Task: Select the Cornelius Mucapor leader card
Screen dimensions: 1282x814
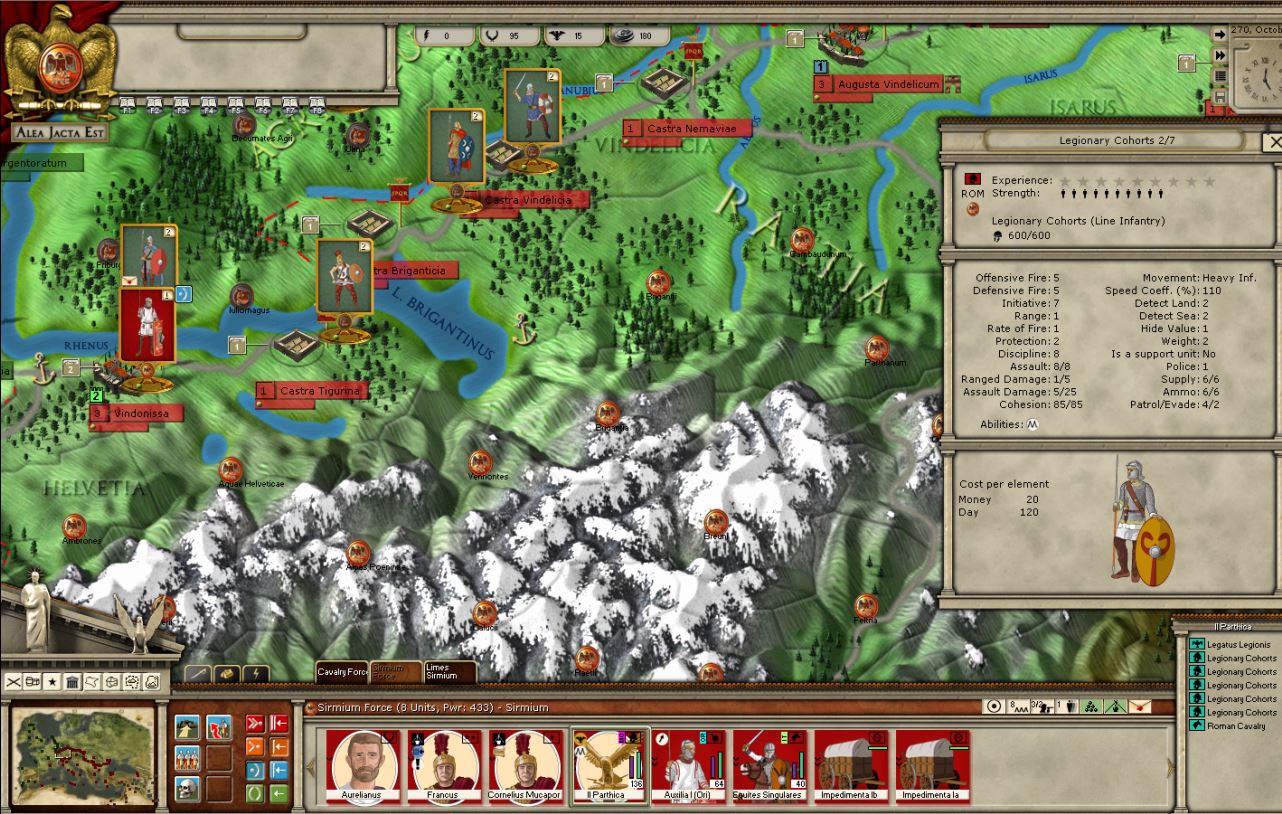Action: 525,766
